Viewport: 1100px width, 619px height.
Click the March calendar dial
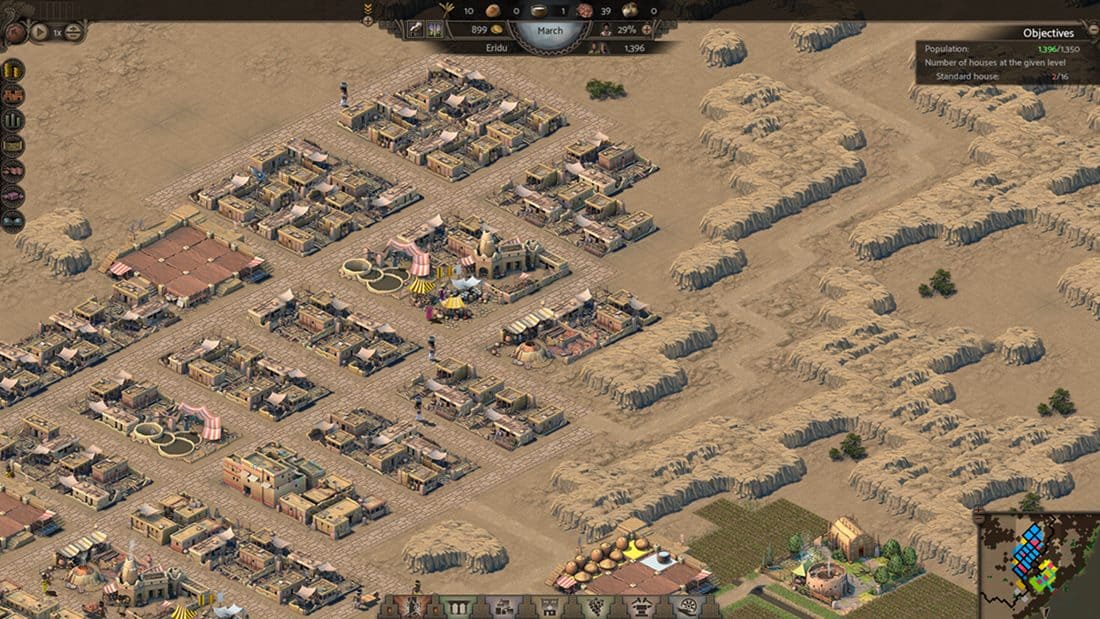(x=549, y=31)
